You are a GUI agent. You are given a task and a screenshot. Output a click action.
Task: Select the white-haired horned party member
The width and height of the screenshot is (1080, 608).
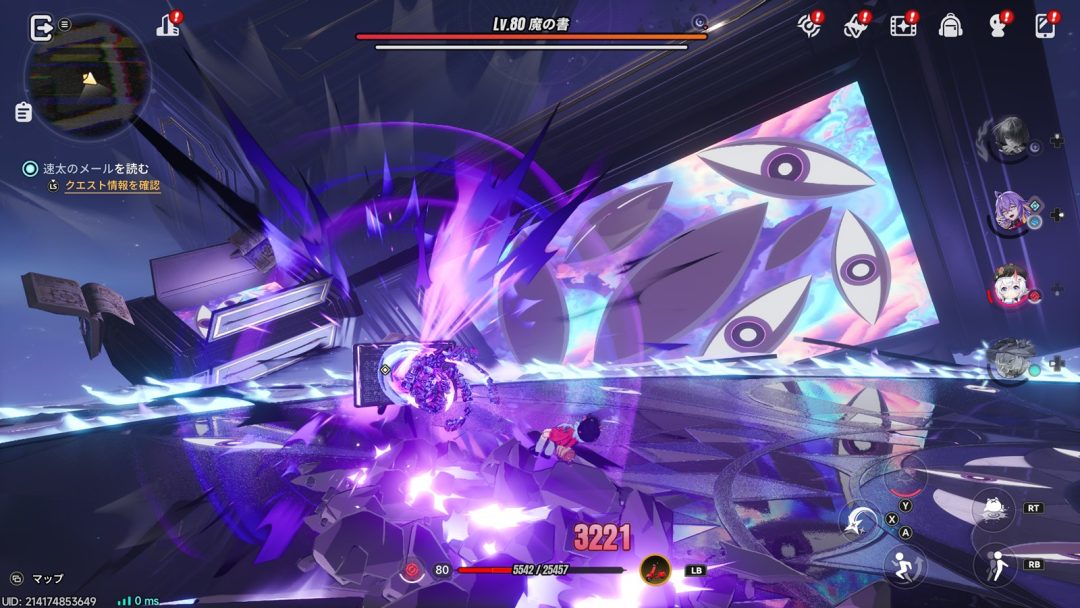(x=1012, y=286)
